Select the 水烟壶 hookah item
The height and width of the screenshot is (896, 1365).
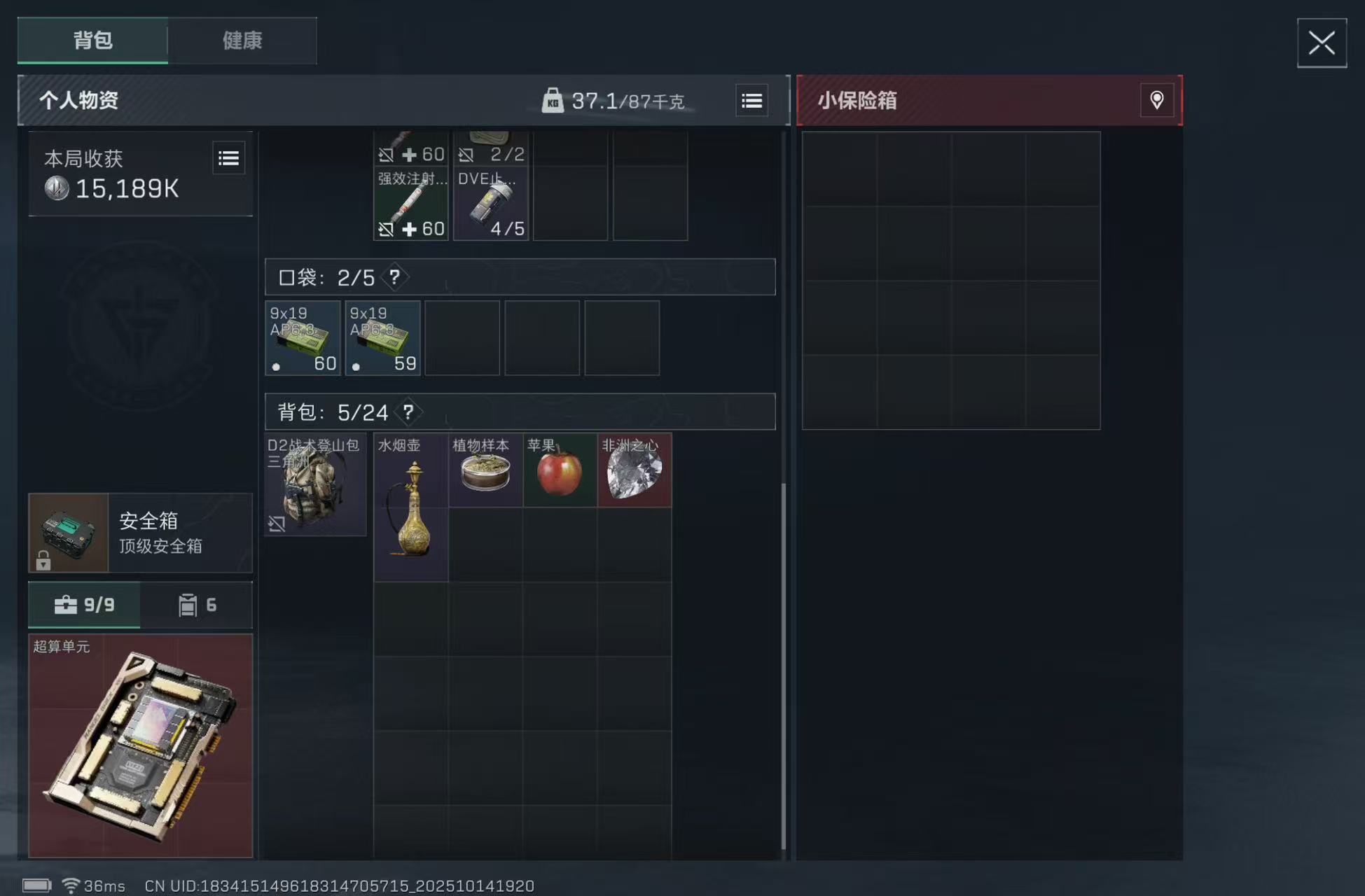(x=410, y=507)
